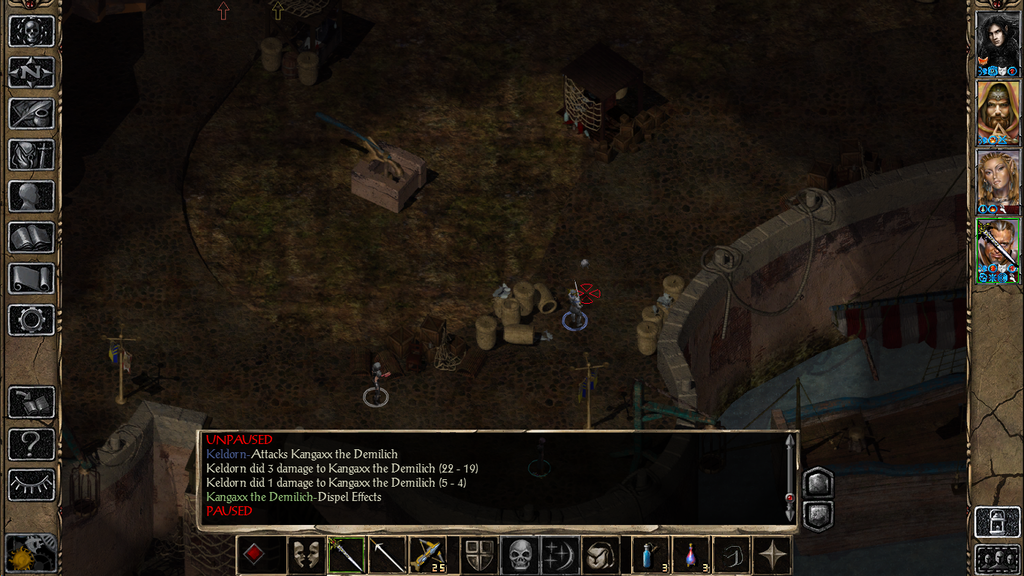Use the blue potion quick item

click(650, 555)
